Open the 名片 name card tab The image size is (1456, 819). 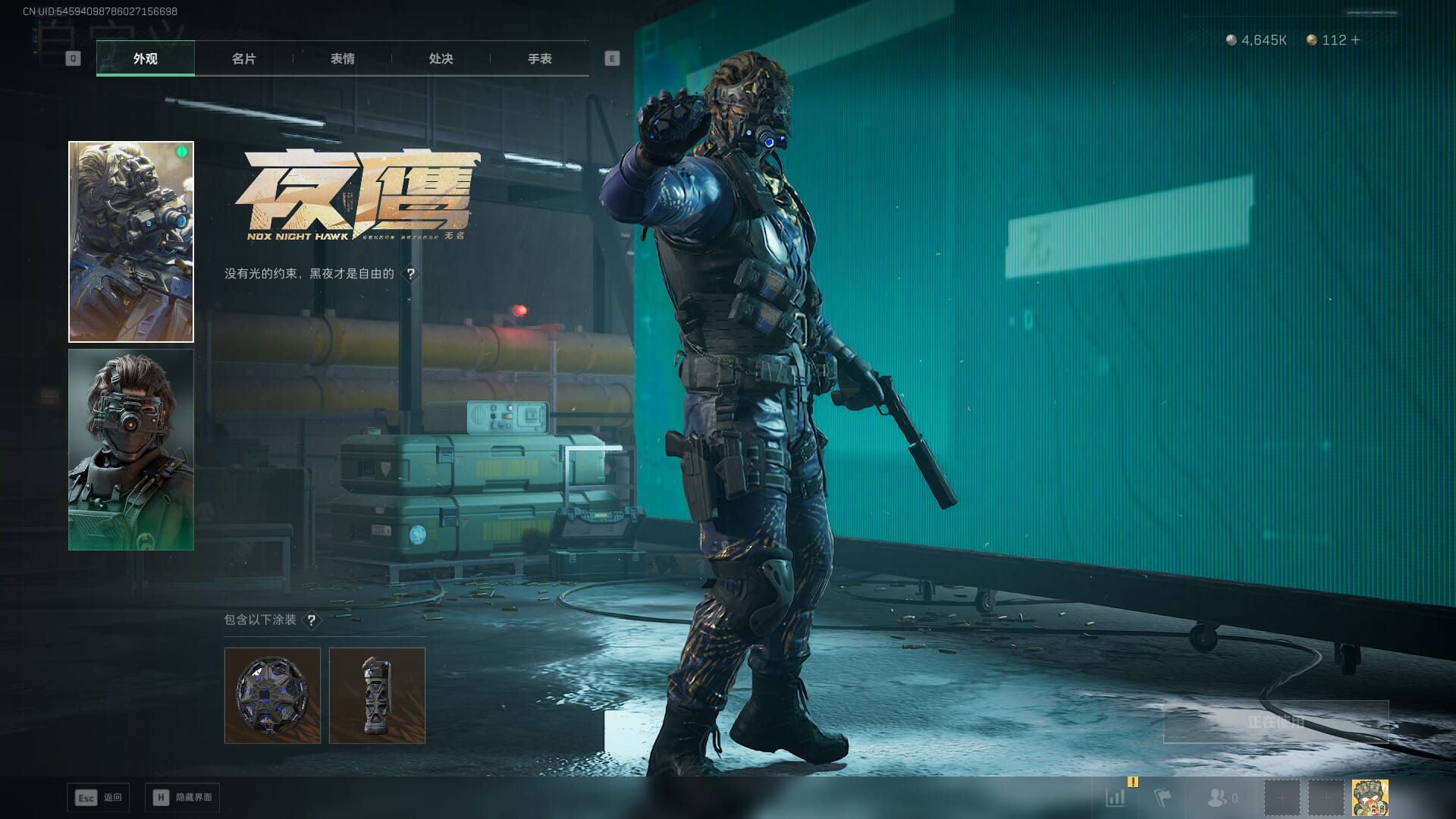(243, 58)
